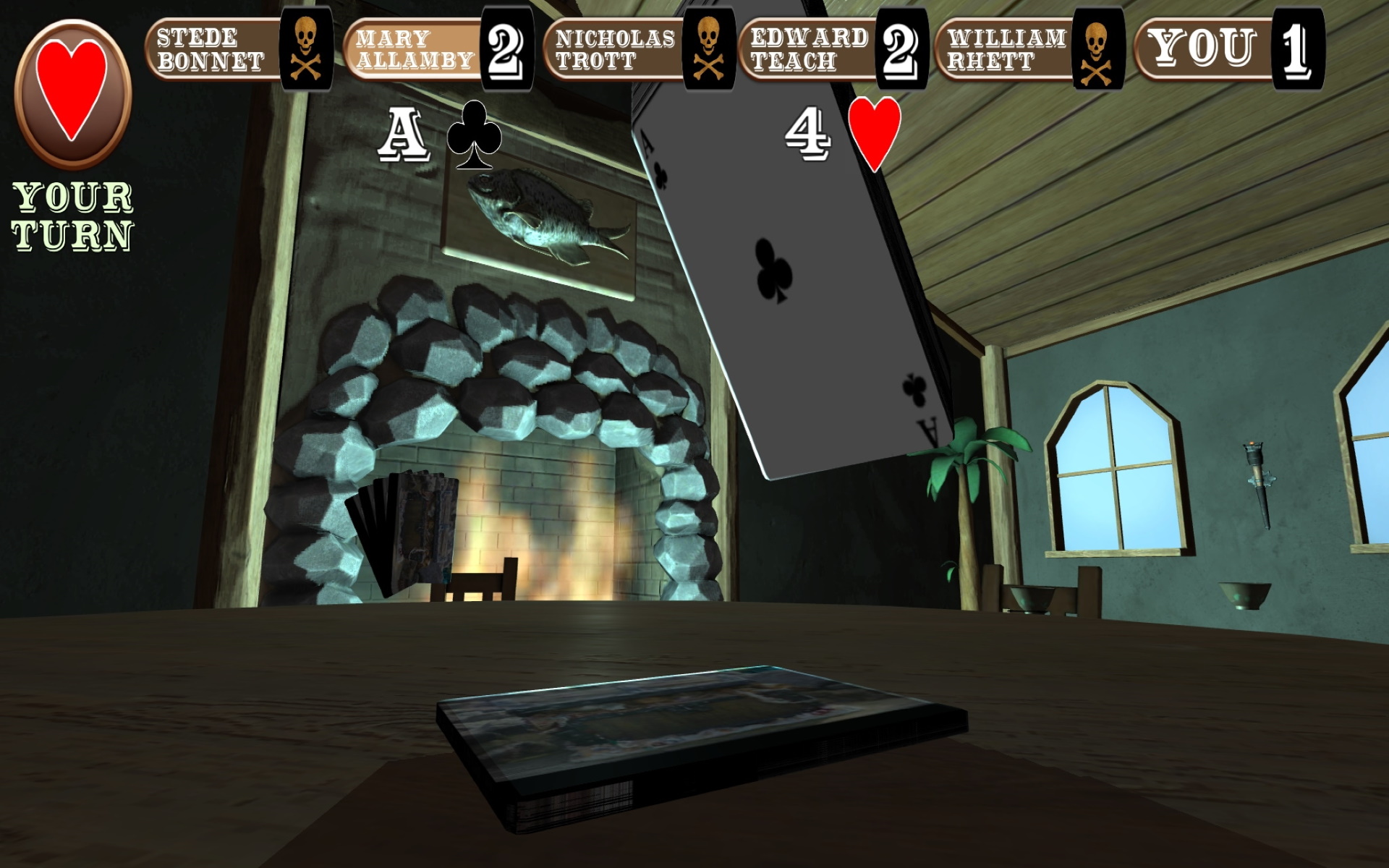Click the red heart suit badge
The width and height of the screenshot is (1389, 868).
click(72, 93)
